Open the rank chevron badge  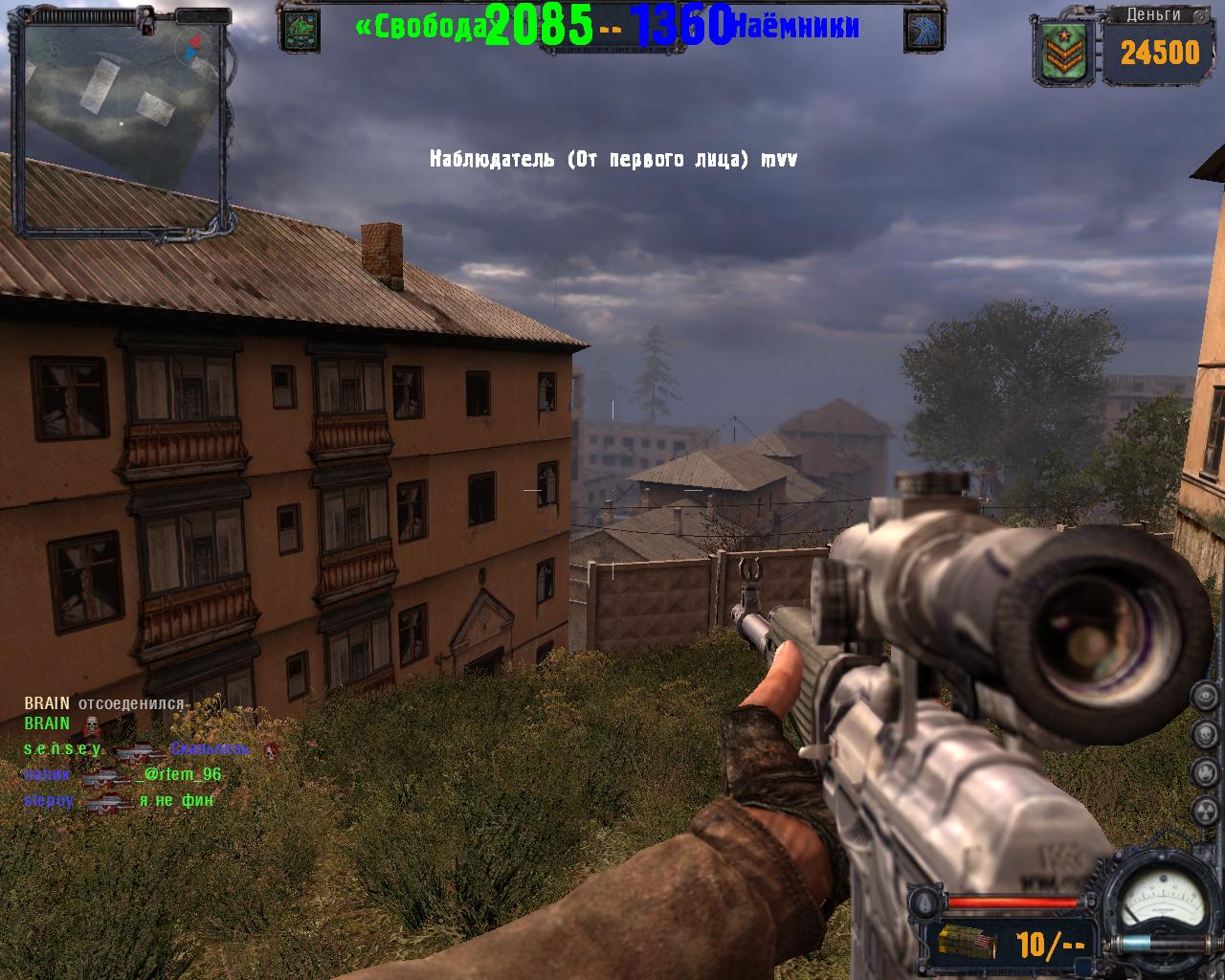(1062, 52)
